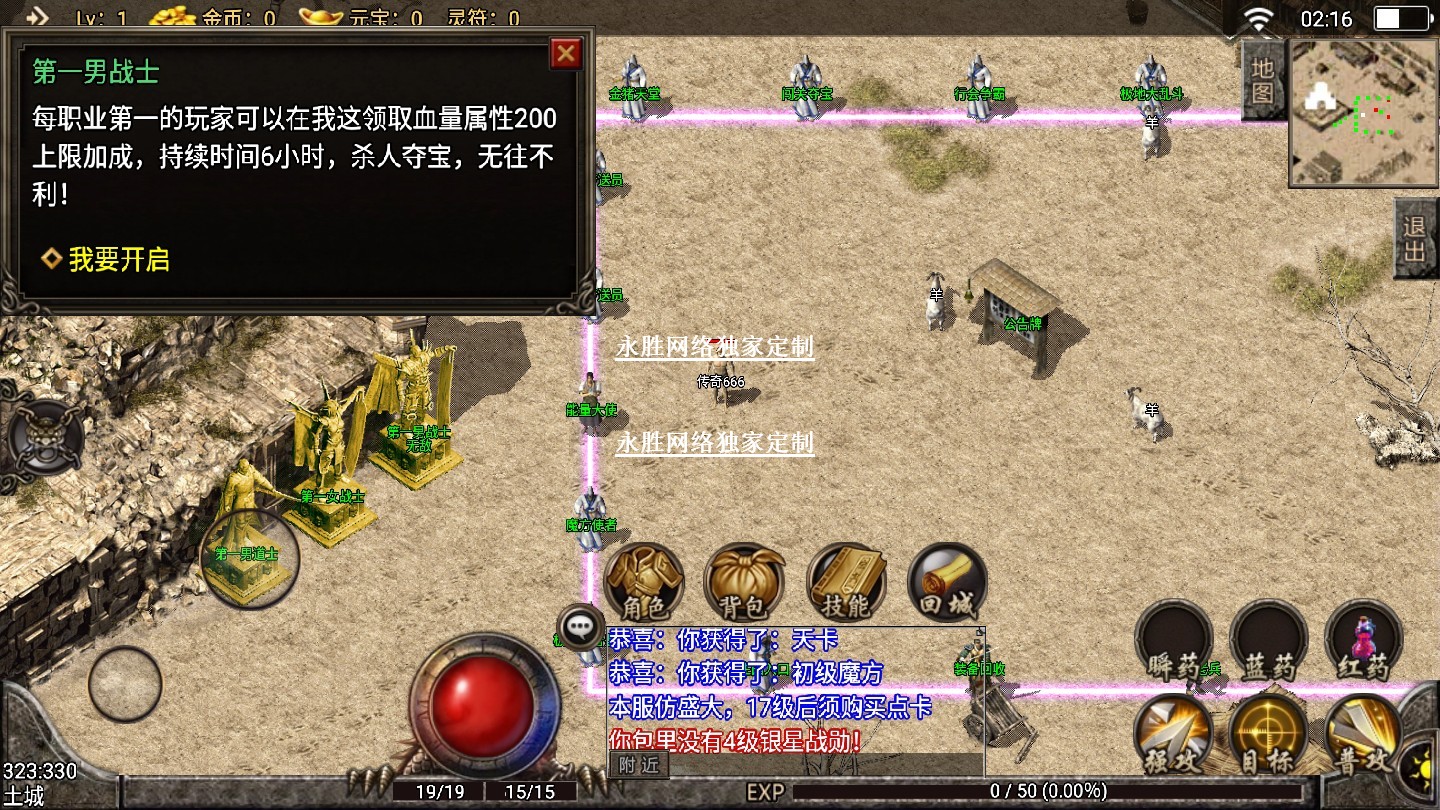Tap the 目标 target crosshair button
The image size is (1440, 810).
coord(1268,735)
